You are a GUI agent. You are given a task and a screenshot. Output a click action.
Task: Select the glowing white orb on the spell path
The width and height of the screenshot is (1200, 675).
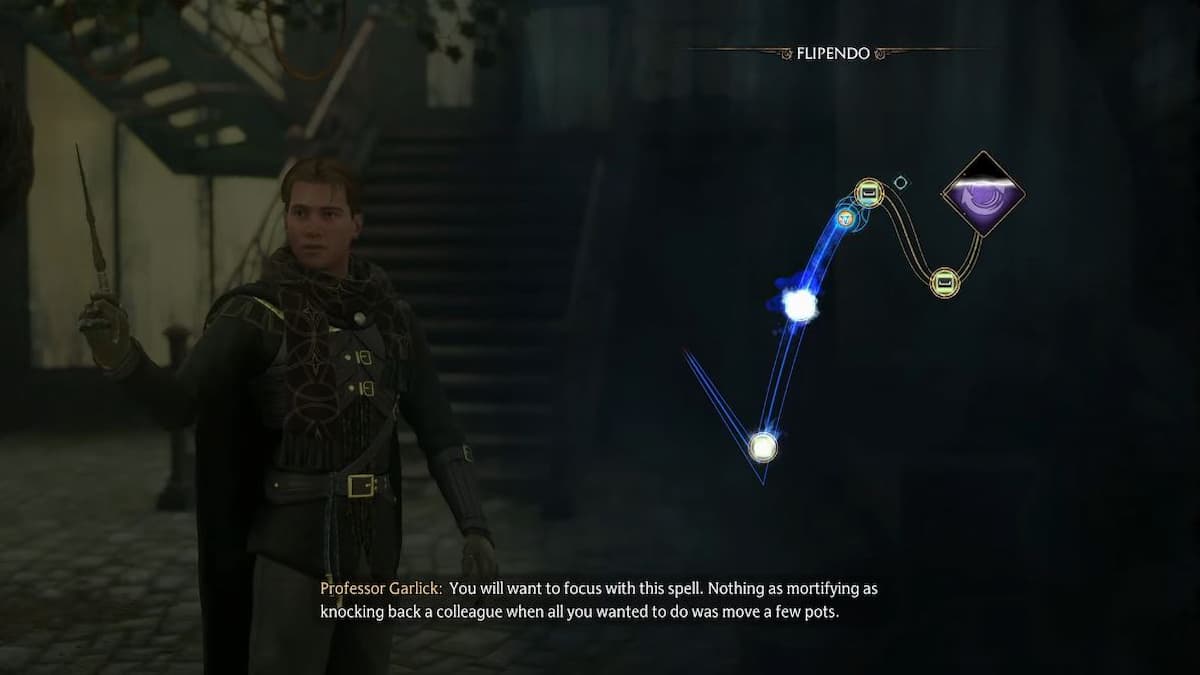[x=800, y=305]
